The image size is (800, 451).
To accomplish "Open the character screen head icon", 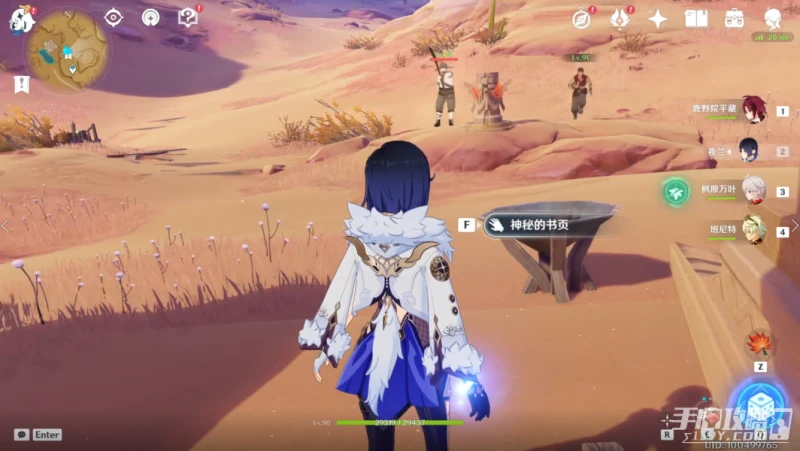I will click(773, 19).
